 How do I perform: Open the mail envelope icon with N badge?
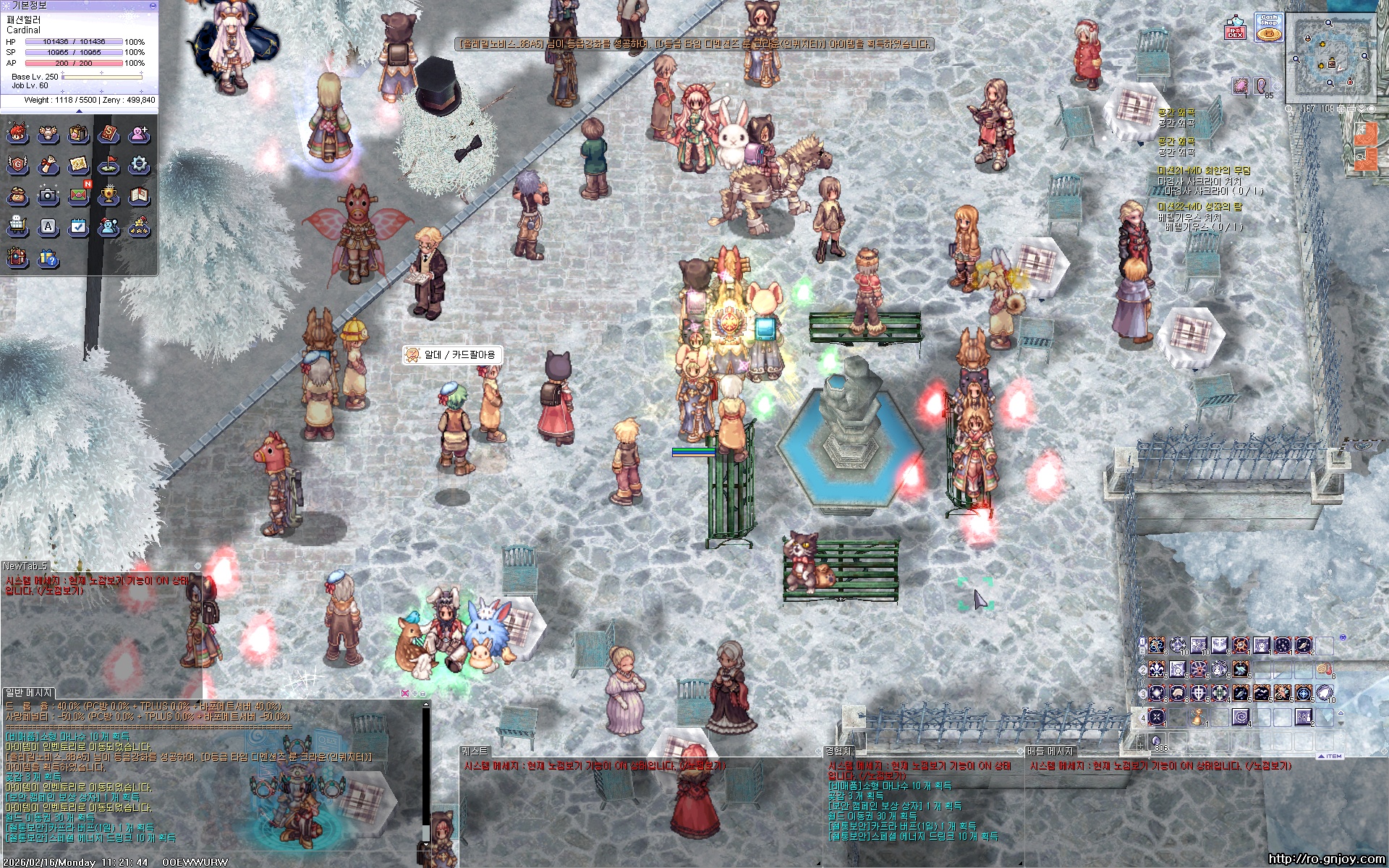tap(79, 195)
